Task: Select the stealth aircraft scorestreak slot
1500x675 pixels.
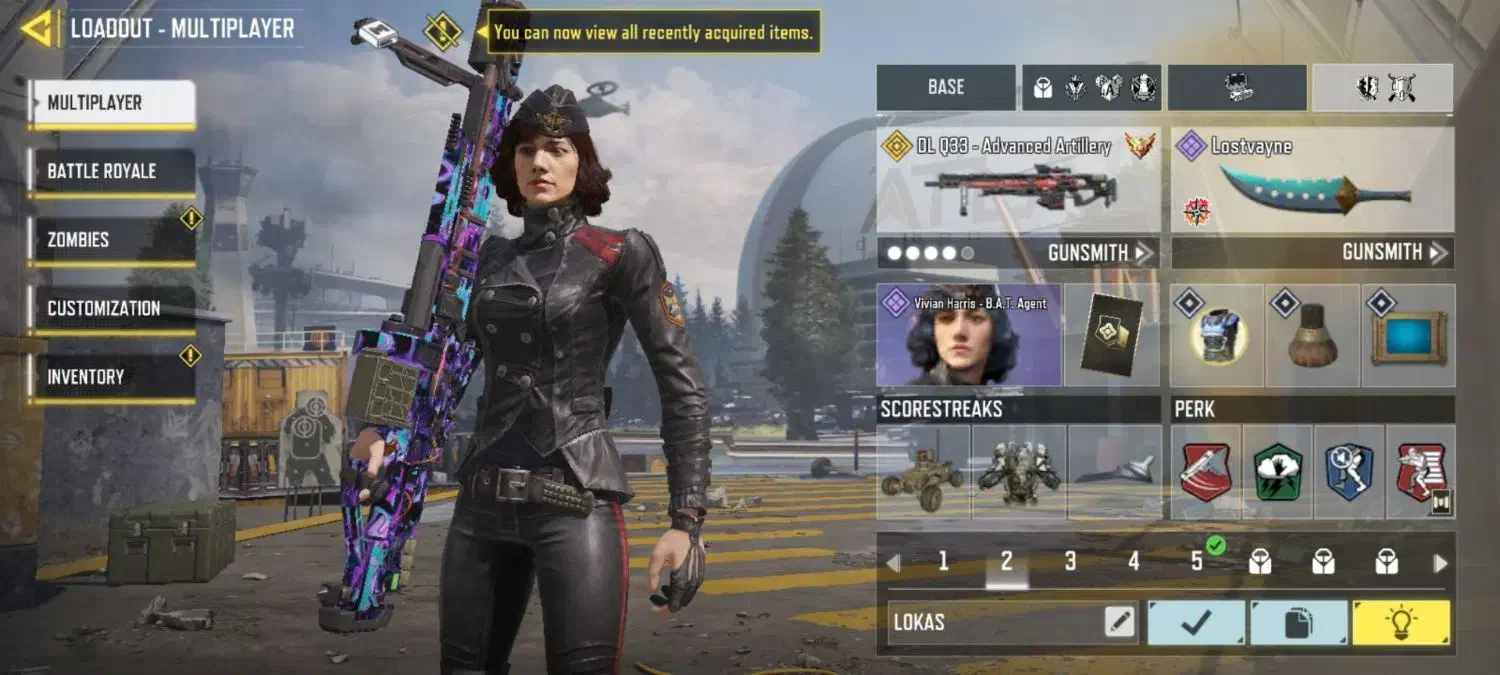Action: click(1114, 472)
